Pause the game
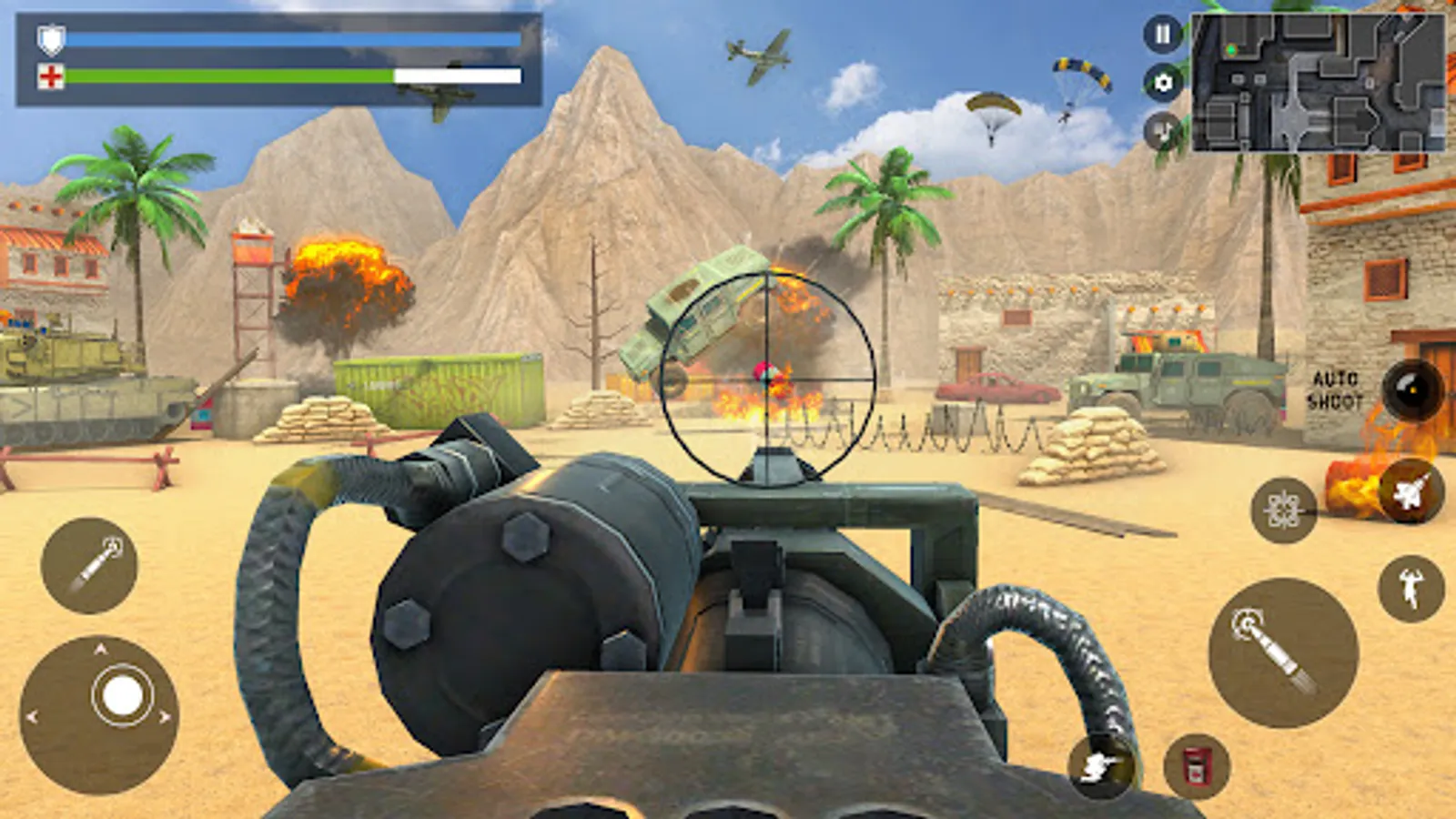The width and height of the screenshot is (1456, 819). (x=1163, y=35)
